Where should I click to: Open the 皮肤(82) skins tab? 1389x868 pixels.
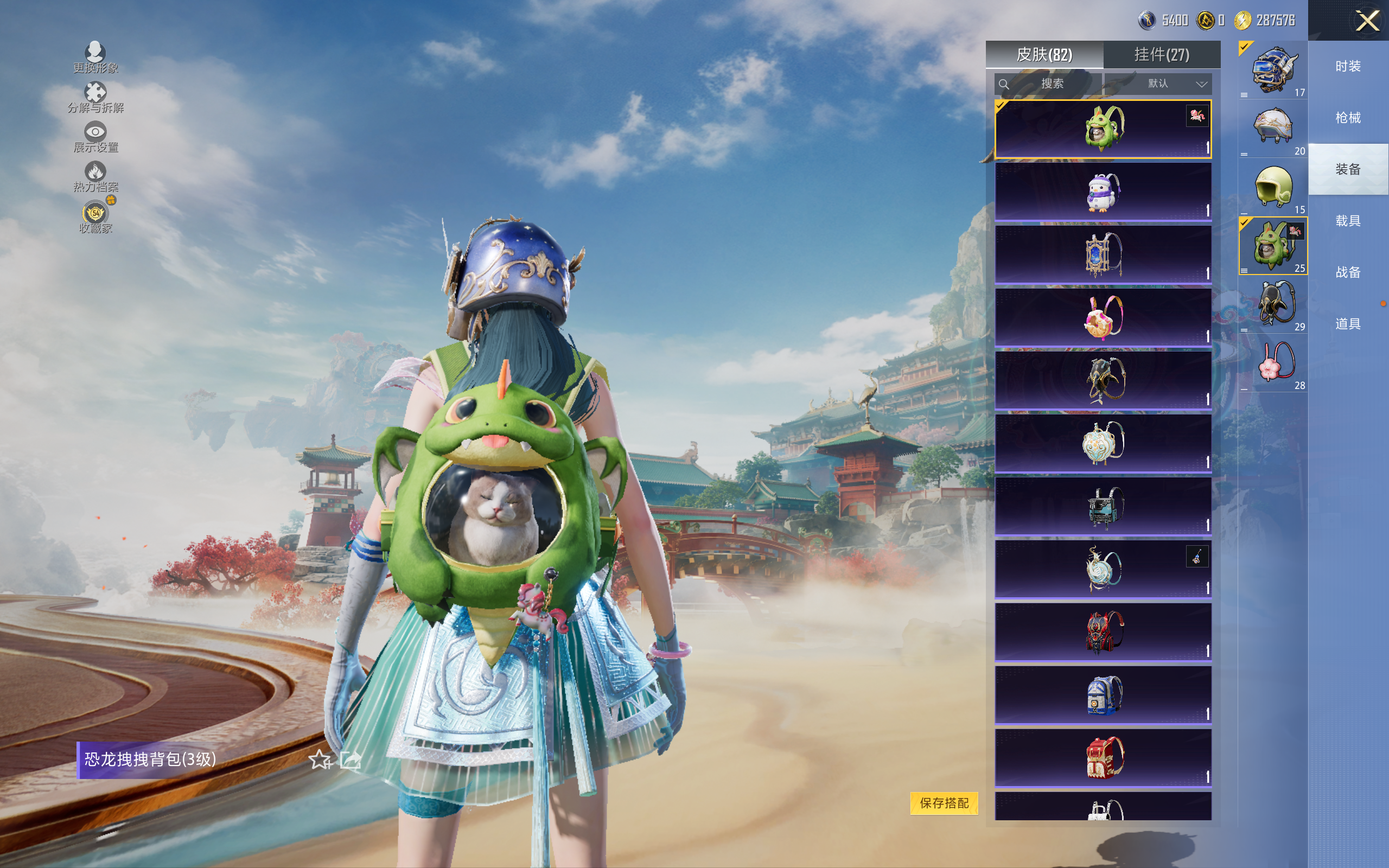(1044, 55)
